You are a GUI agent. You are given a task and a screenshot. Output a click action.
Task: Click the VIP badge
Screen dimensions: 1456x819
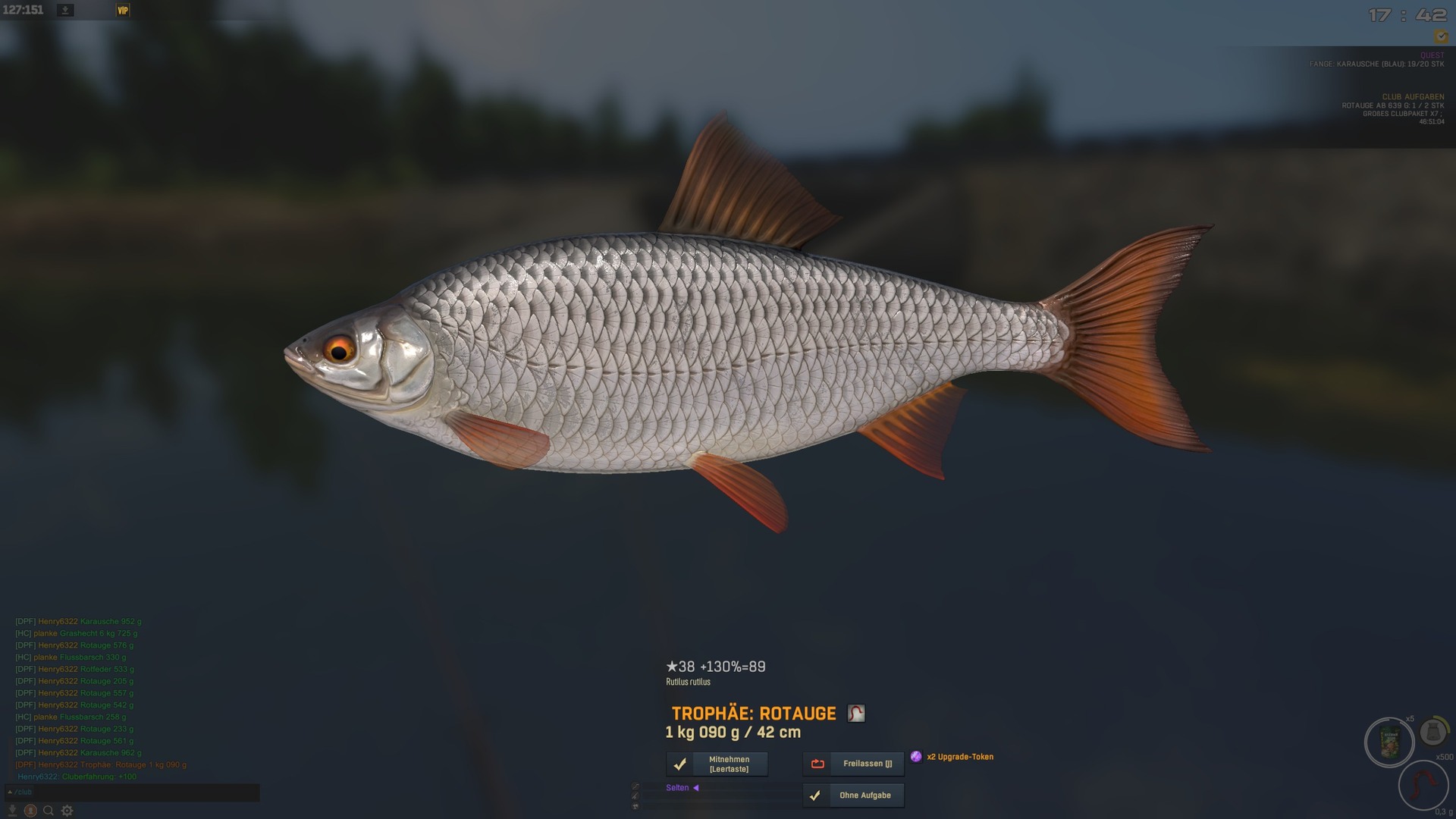pos(123,10)
